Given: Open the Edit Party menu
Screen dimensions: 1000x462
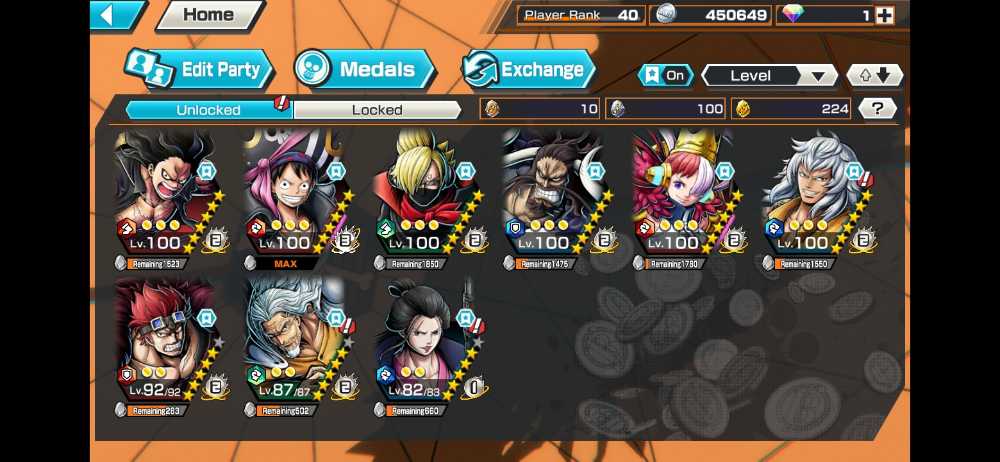Looking at the screenshot, I should pyautogui.click(x=200, y=70).
